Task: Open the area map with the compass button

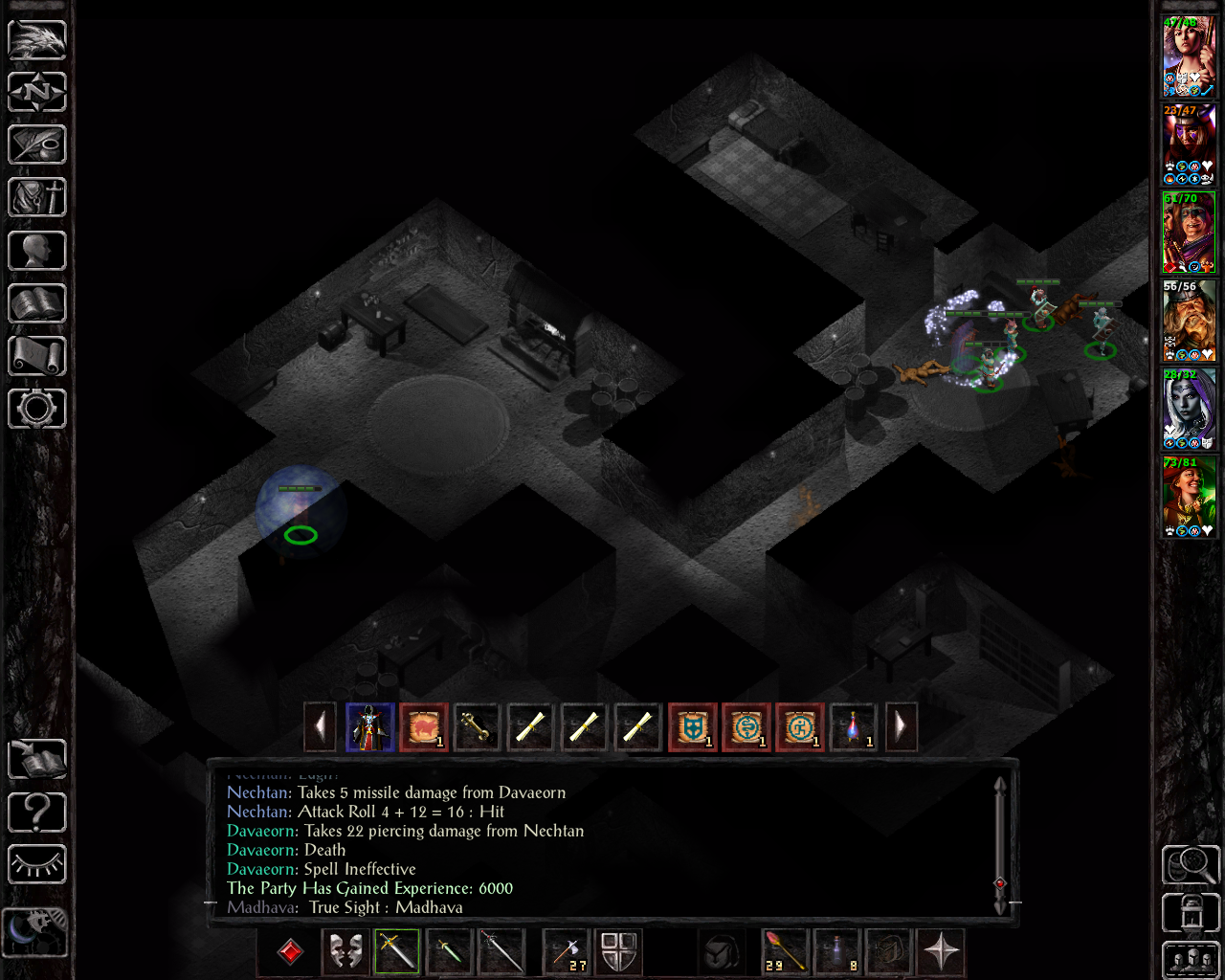Action: [37, 92]
